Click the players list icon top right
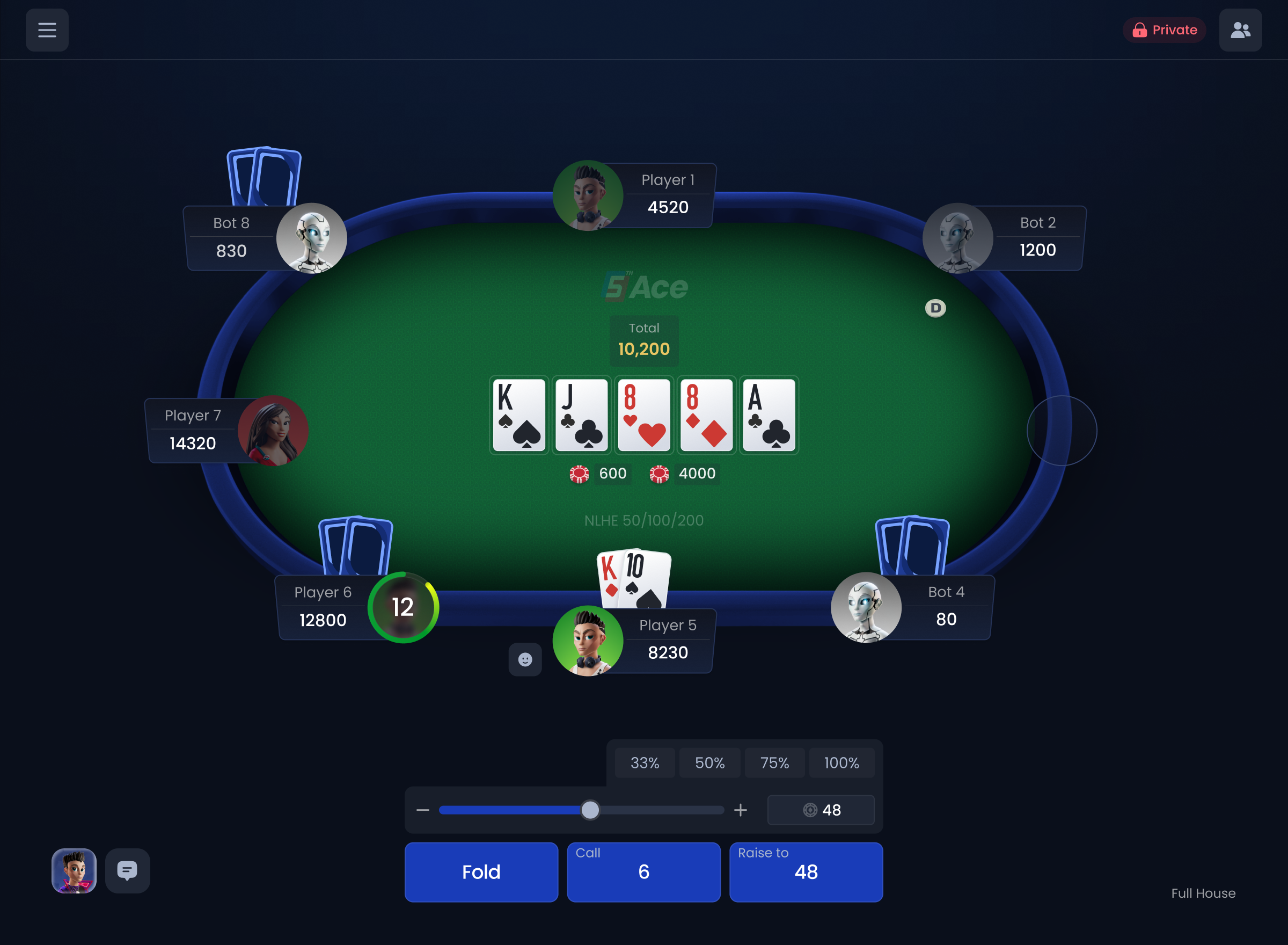This screenshot has width=1288, height=945. click(x=1240, y=30)
